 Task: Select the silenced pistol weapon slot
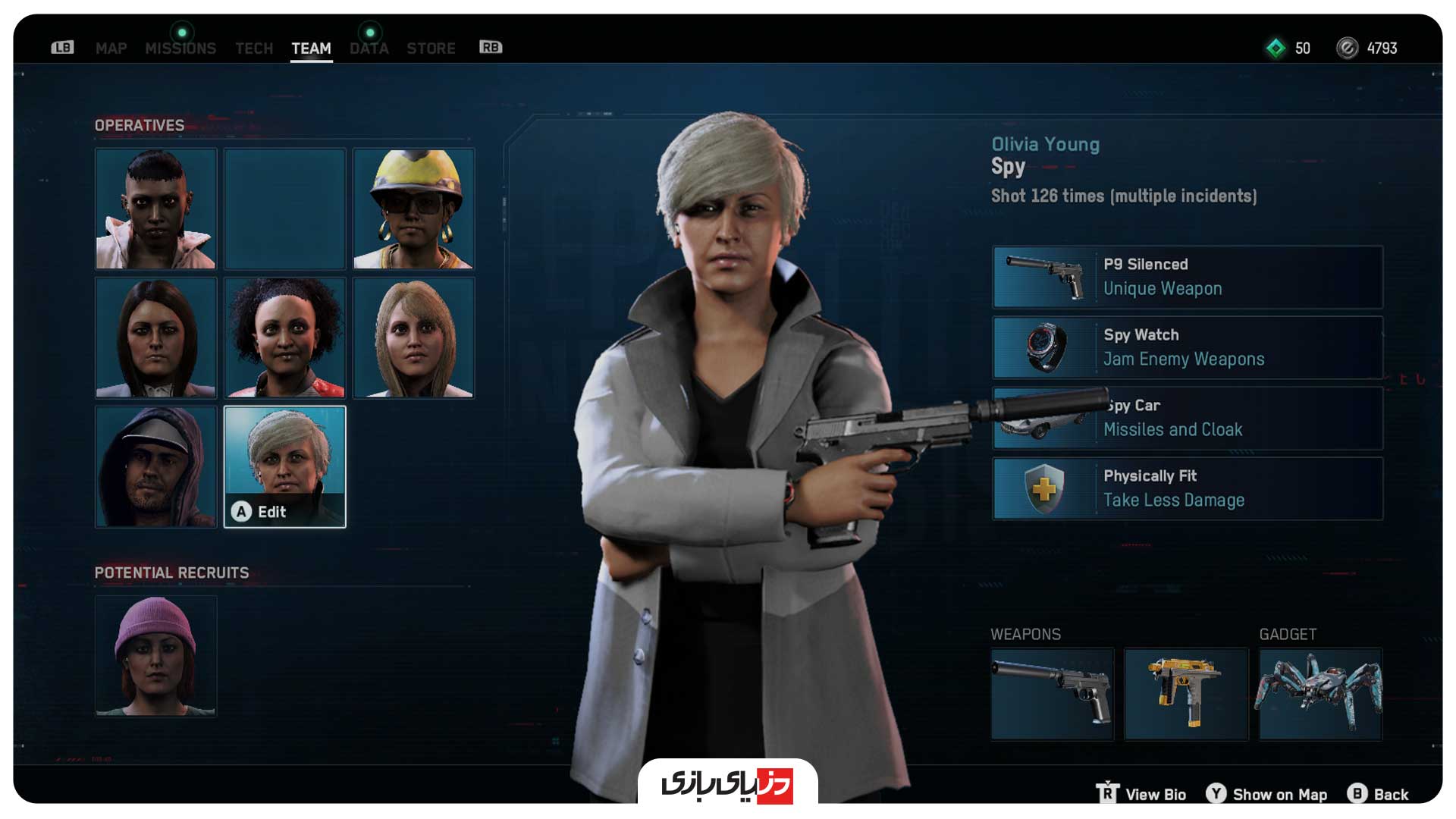[1052, 693]
